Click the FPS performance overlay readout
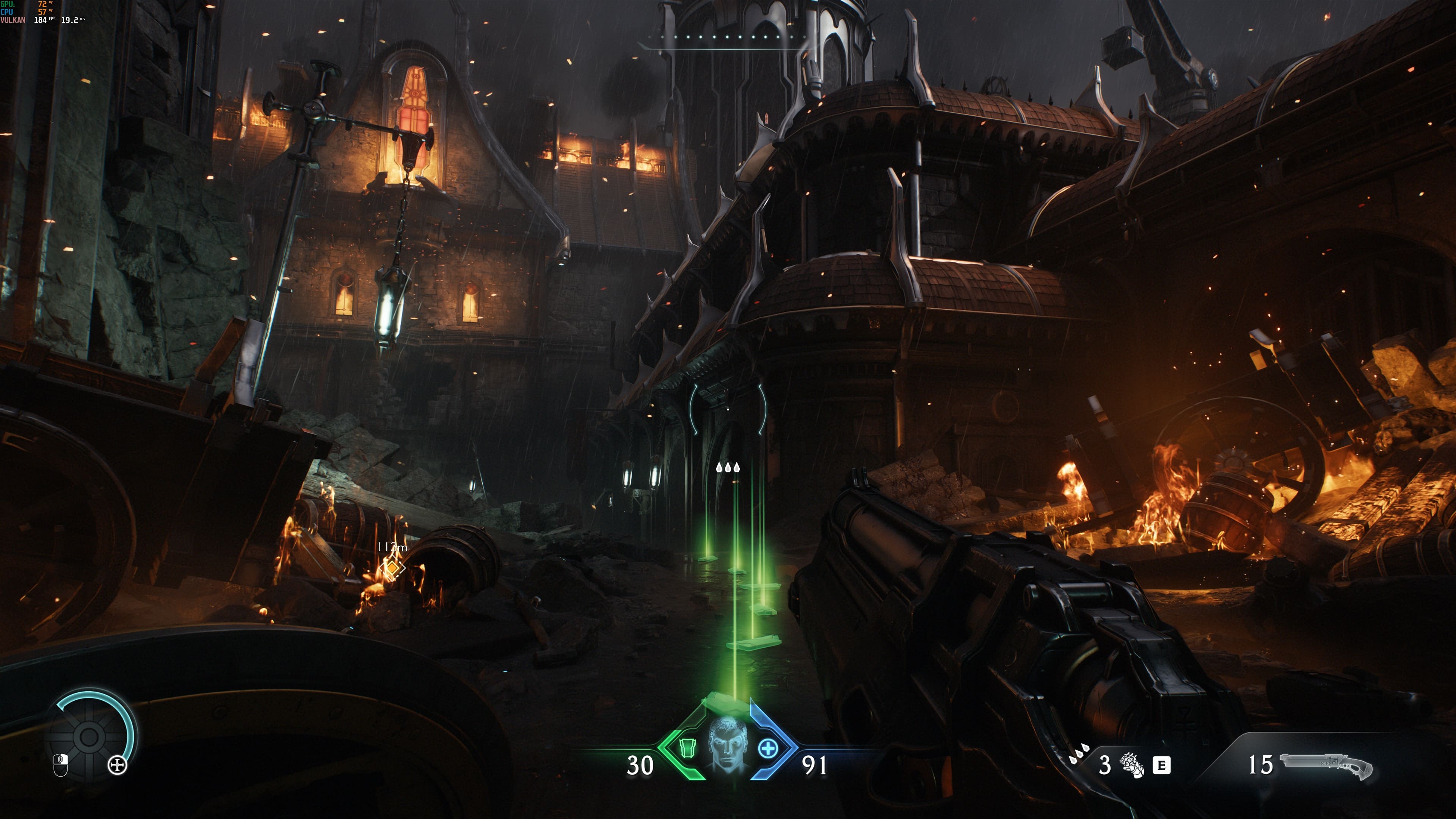Image resolution: width=1456 pixels, height=819 pixels. [44, 20]
